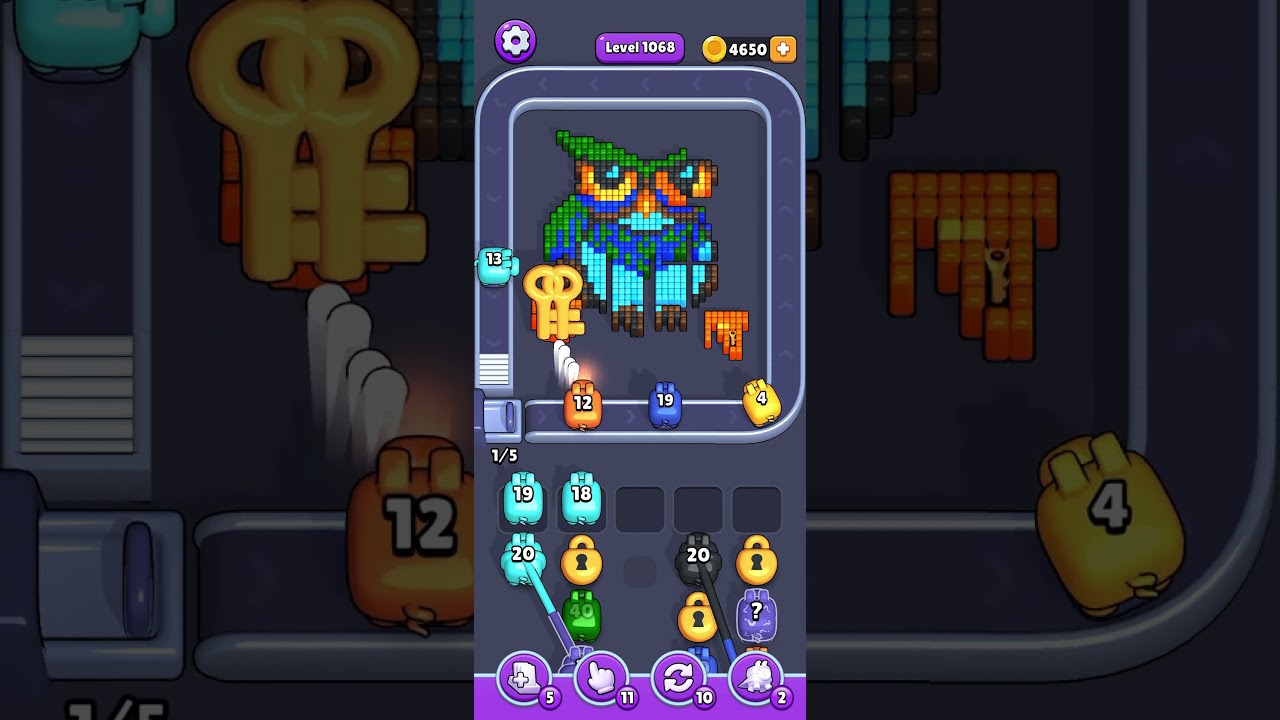Activate the pointing hand booster
This screenshot has height=720, width=1280.
coord(601,679)
